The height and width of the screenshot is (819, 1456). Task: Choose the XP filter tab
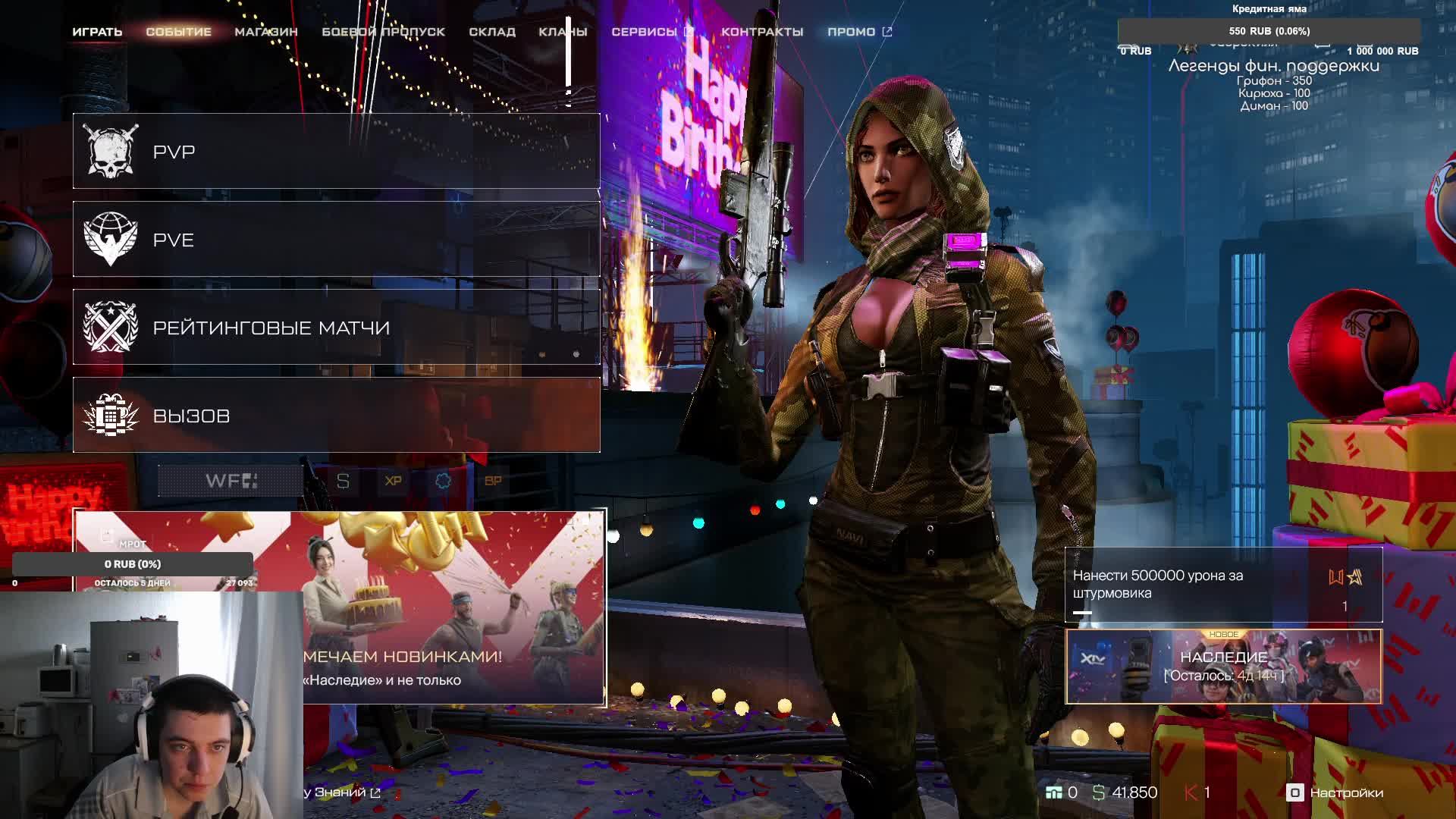pyautogui.click(x=393, y=481)
